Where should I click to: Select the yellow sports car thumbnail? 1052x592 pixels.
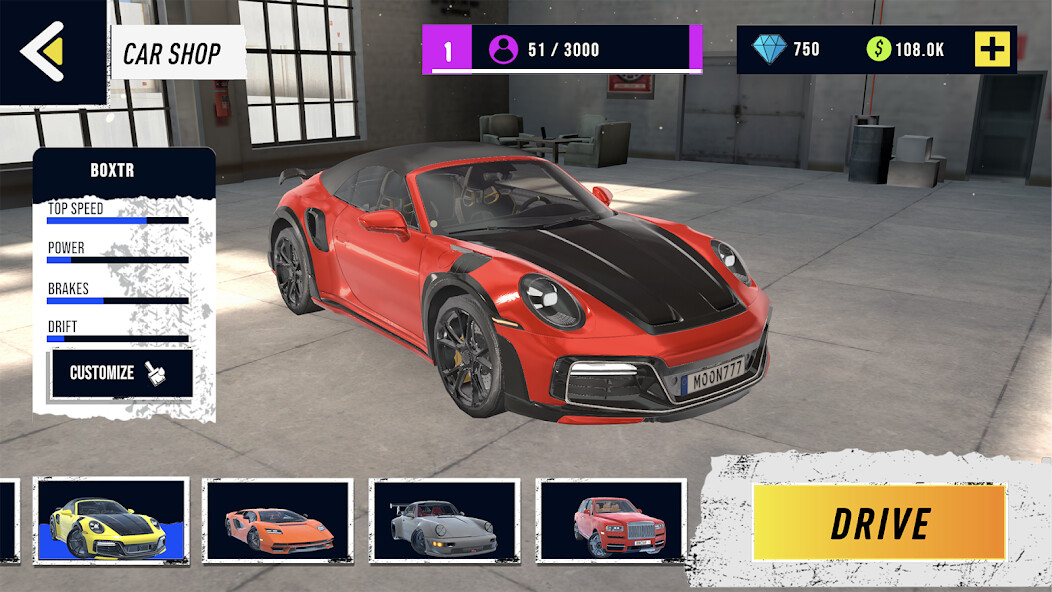110,520
